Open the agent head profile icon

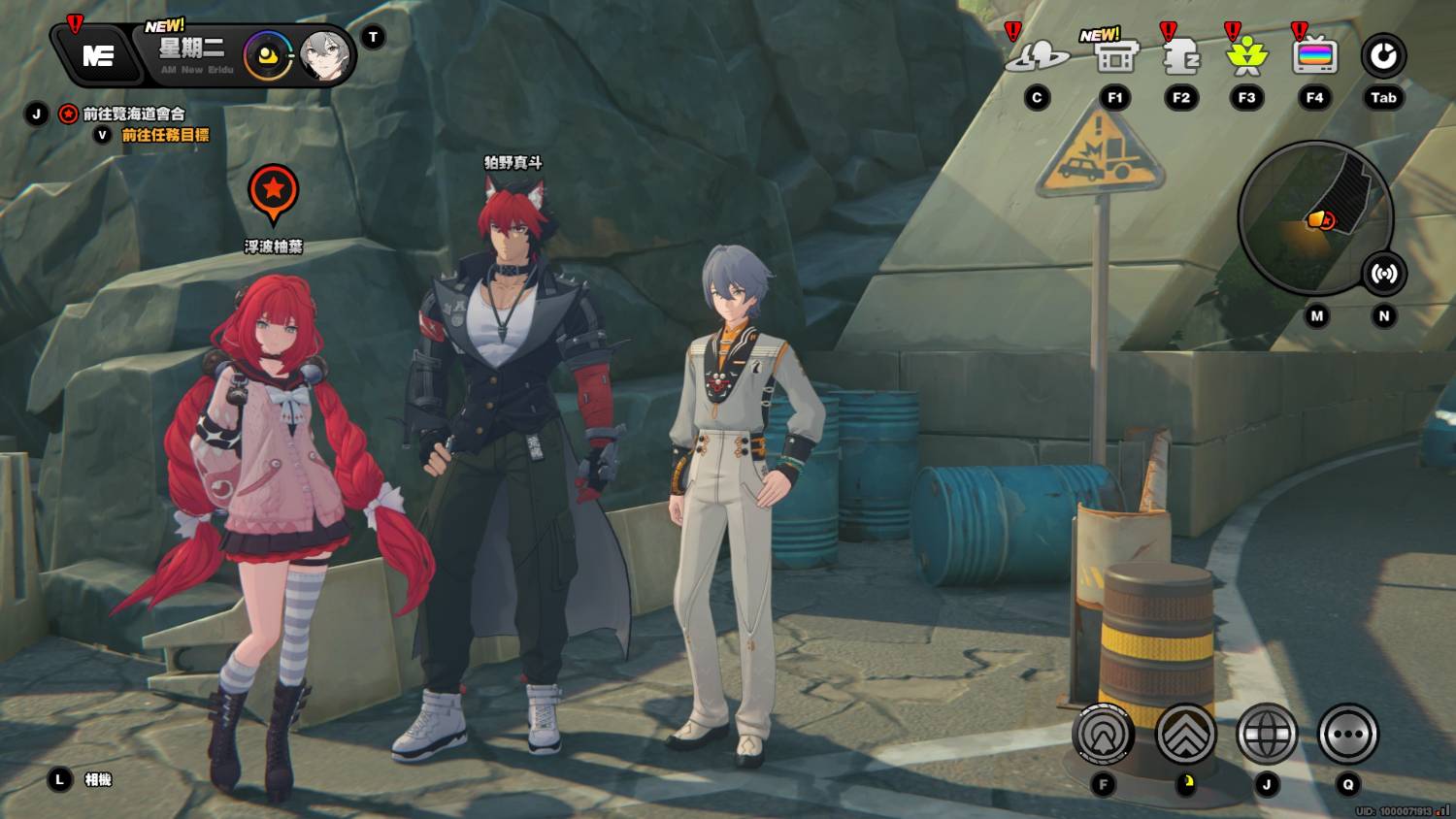[x=1181, y=57]
